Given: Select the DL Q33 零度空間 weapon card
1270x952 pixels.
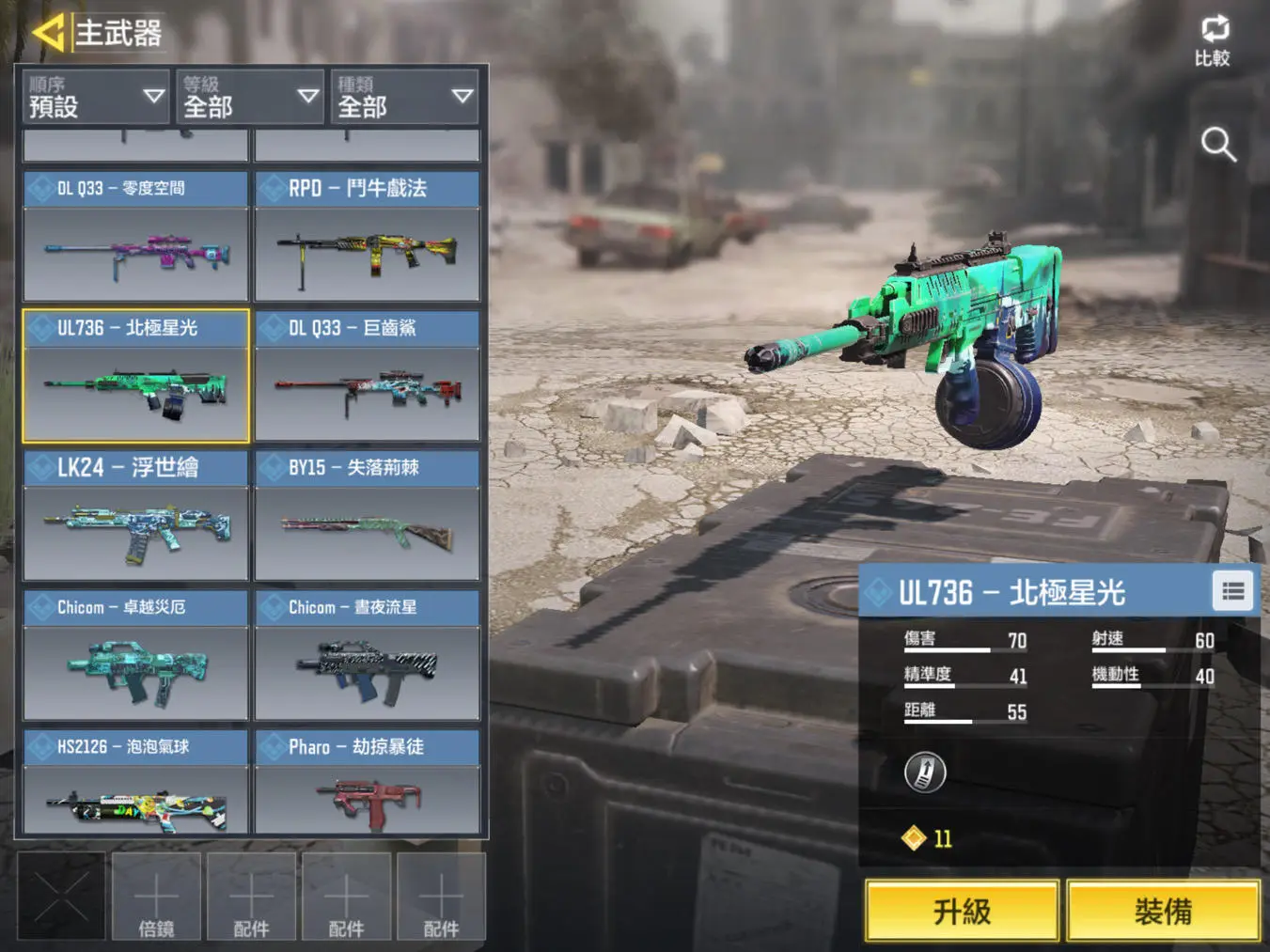Looking at the screenshot, I should [135, 236].
